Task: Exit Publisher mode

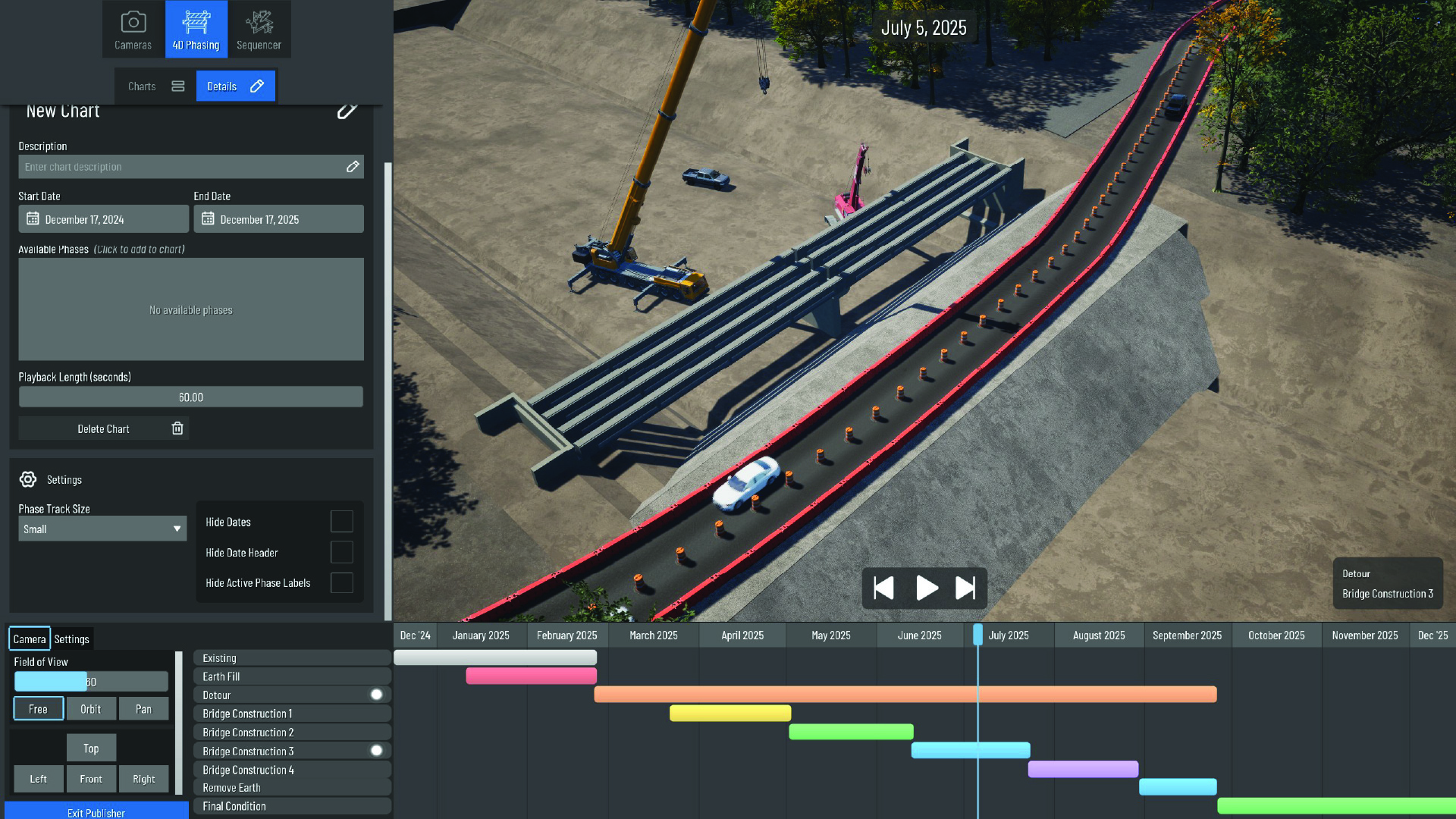Action: pyautogui.click(x=96, y=812)
